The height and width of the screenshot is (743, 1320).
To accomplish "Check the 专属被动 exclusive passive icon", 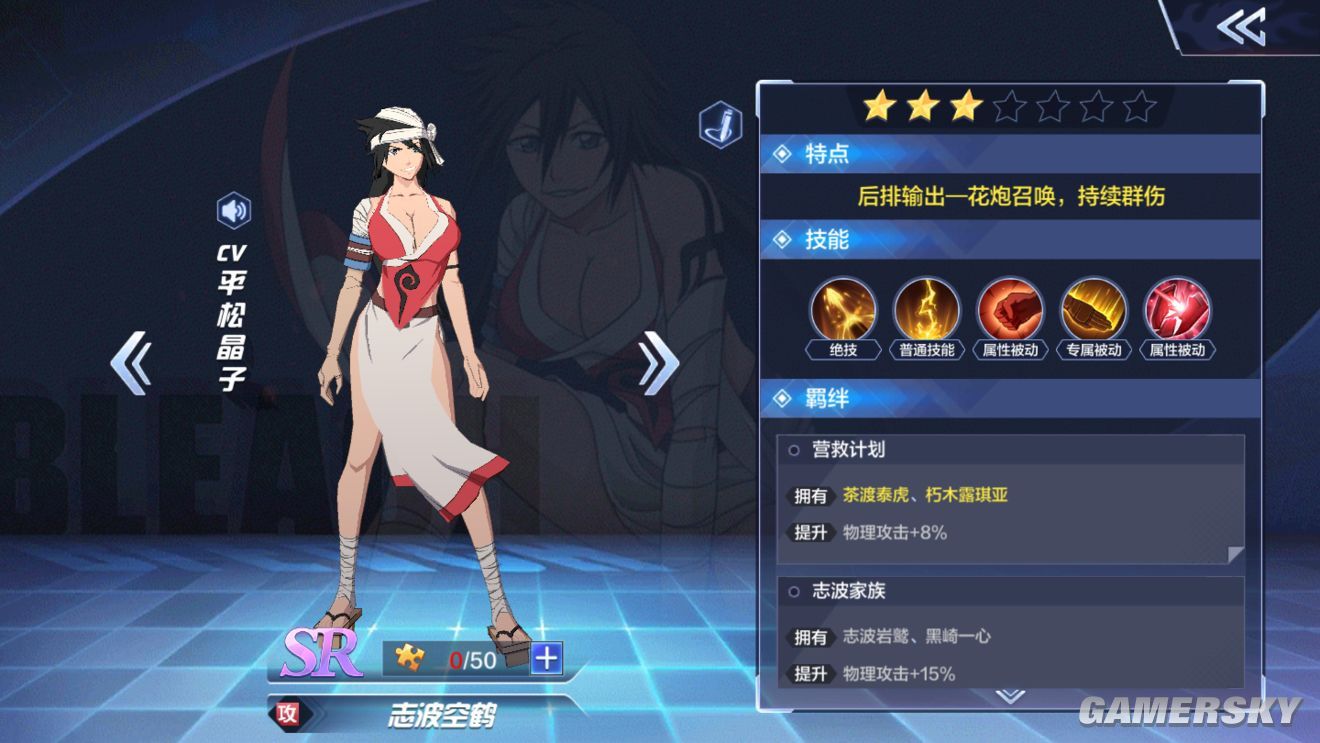I will (x=1094, y=310).
